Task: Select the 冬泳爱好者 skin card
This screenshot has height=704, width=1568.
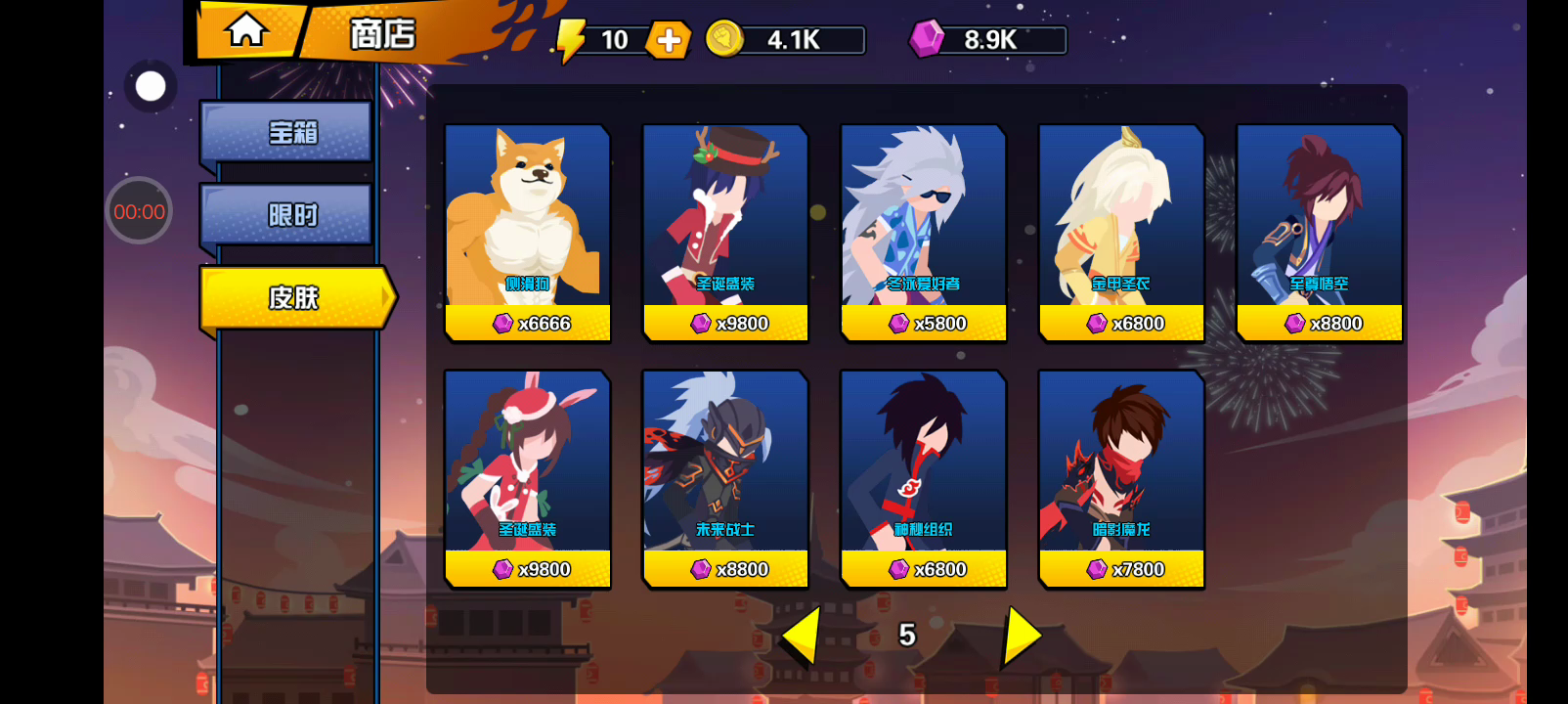Action: coord(924,233)
